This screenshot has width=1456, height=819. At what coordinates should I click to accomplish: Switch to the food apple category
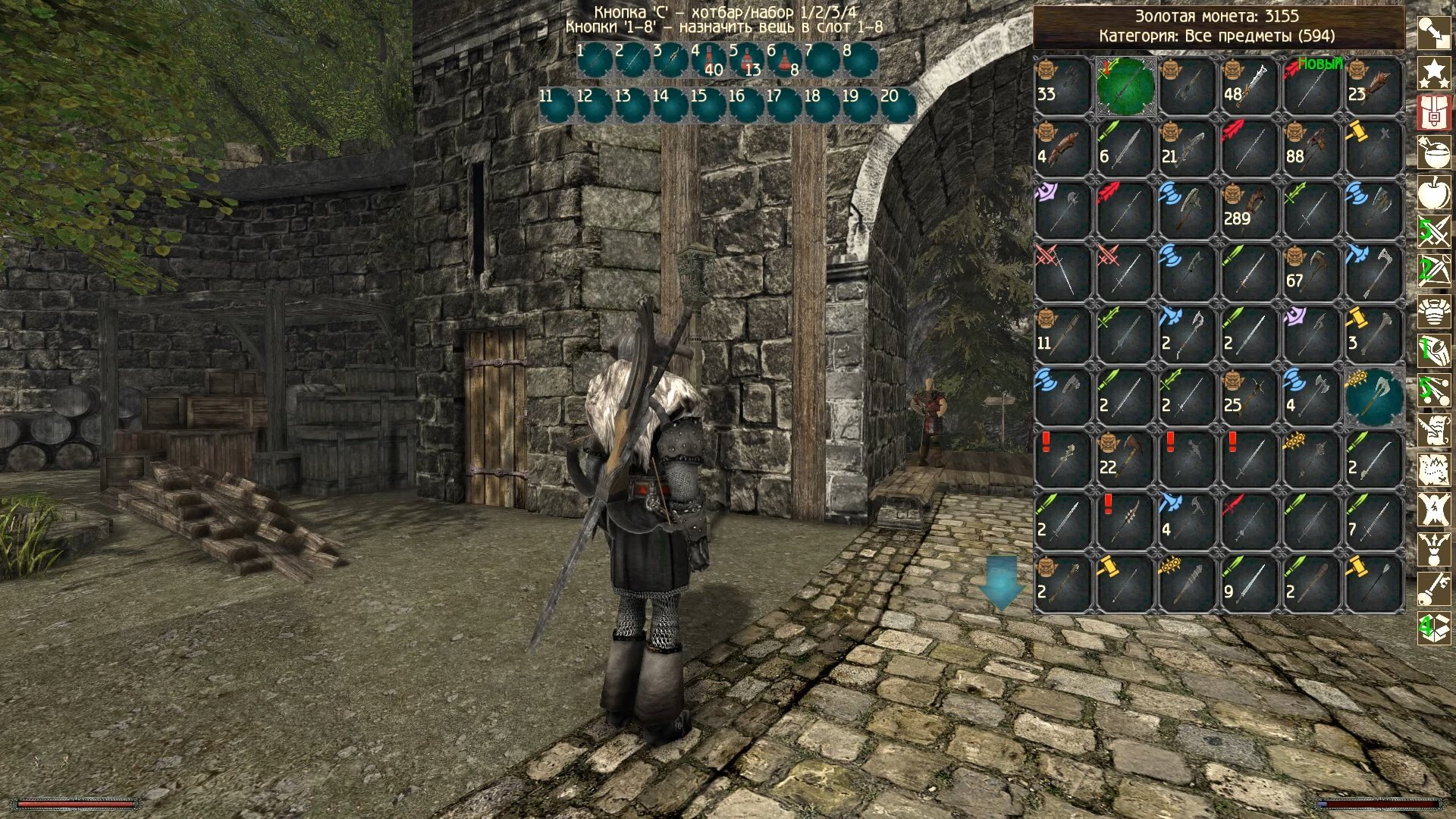(1434, 192)
